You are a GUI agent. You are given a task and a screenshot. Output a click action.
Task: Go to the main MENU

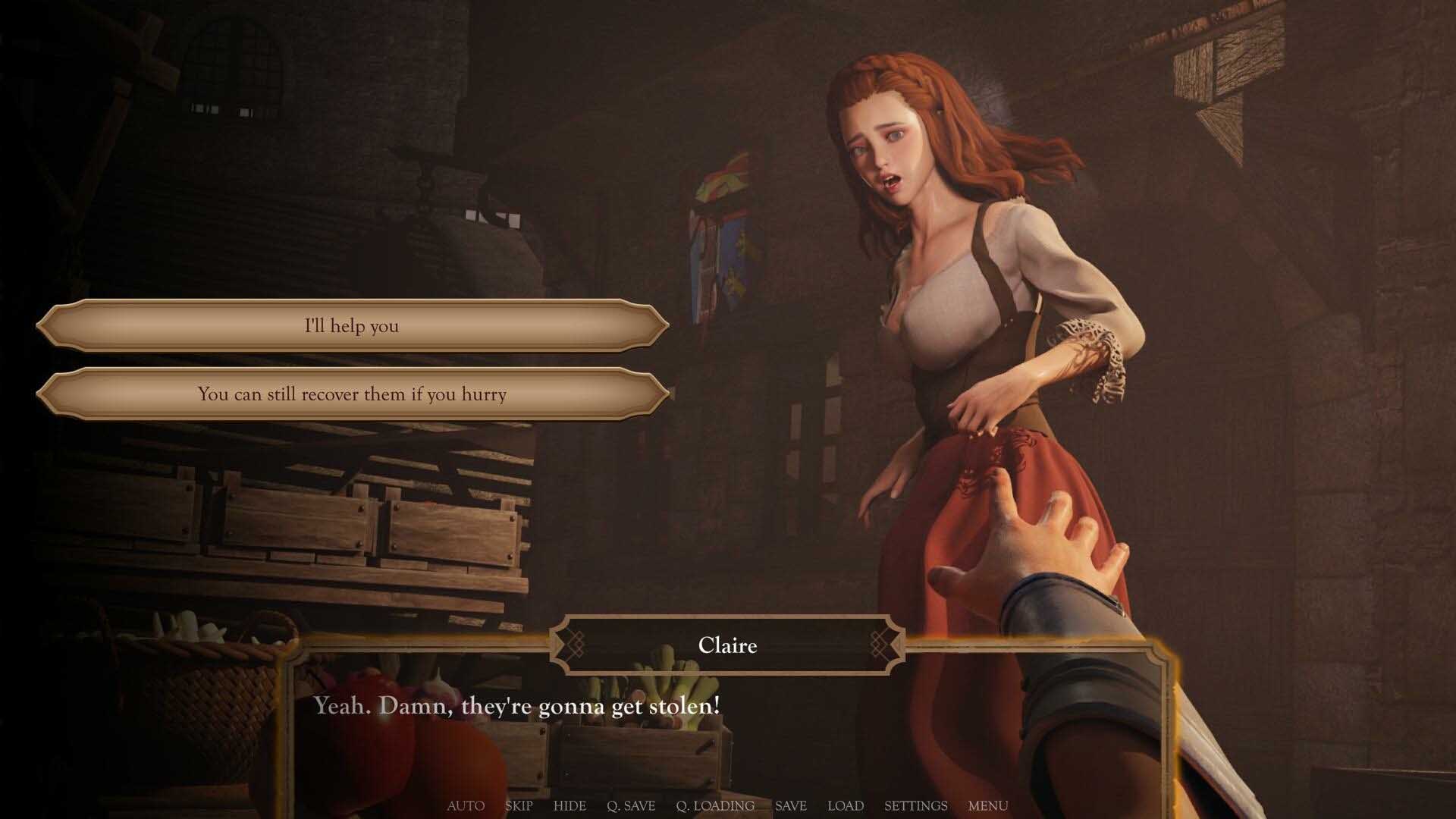coord(988,806)
